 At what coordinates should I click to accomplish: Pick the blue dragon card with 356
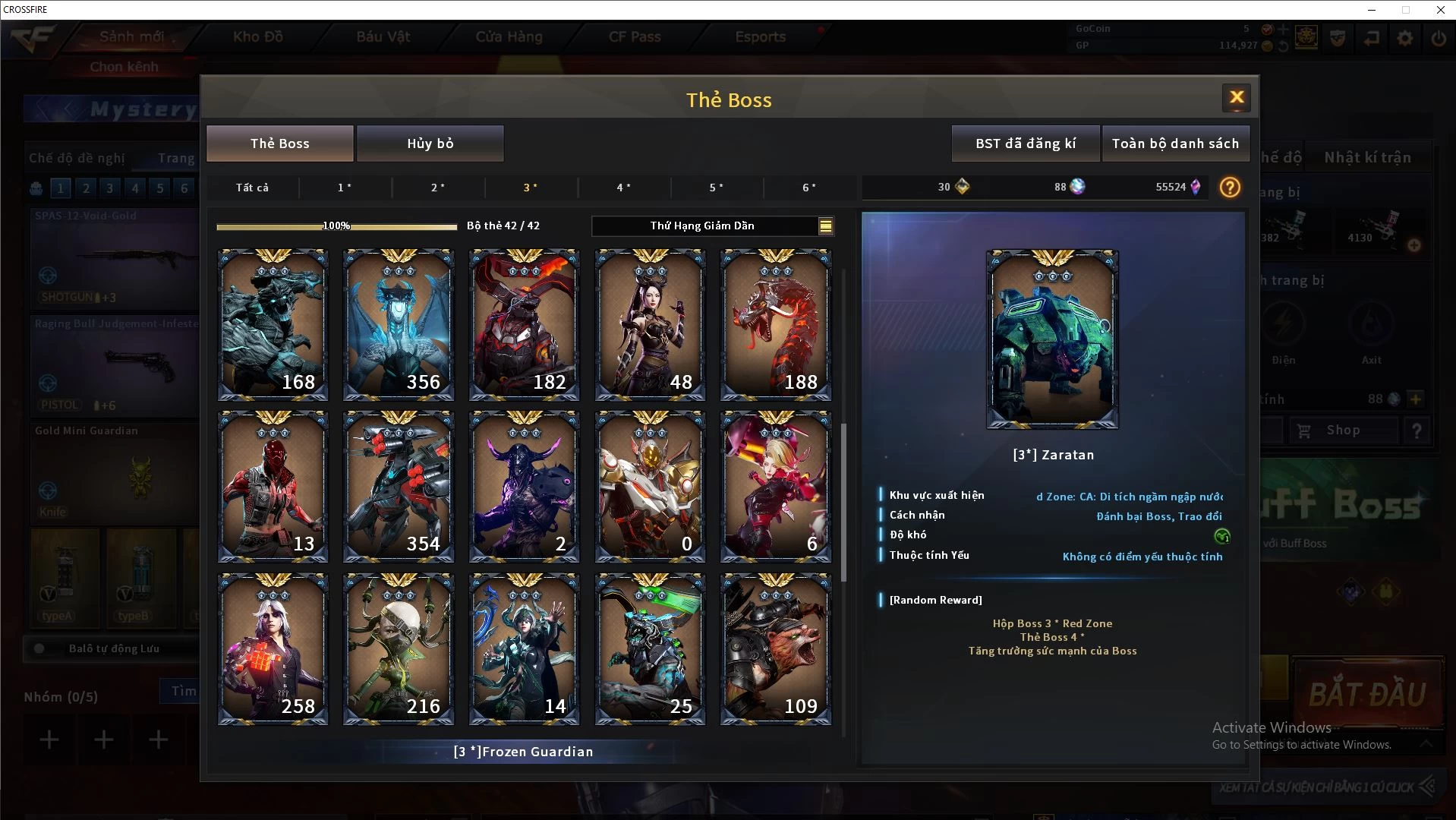coord(399,324)
